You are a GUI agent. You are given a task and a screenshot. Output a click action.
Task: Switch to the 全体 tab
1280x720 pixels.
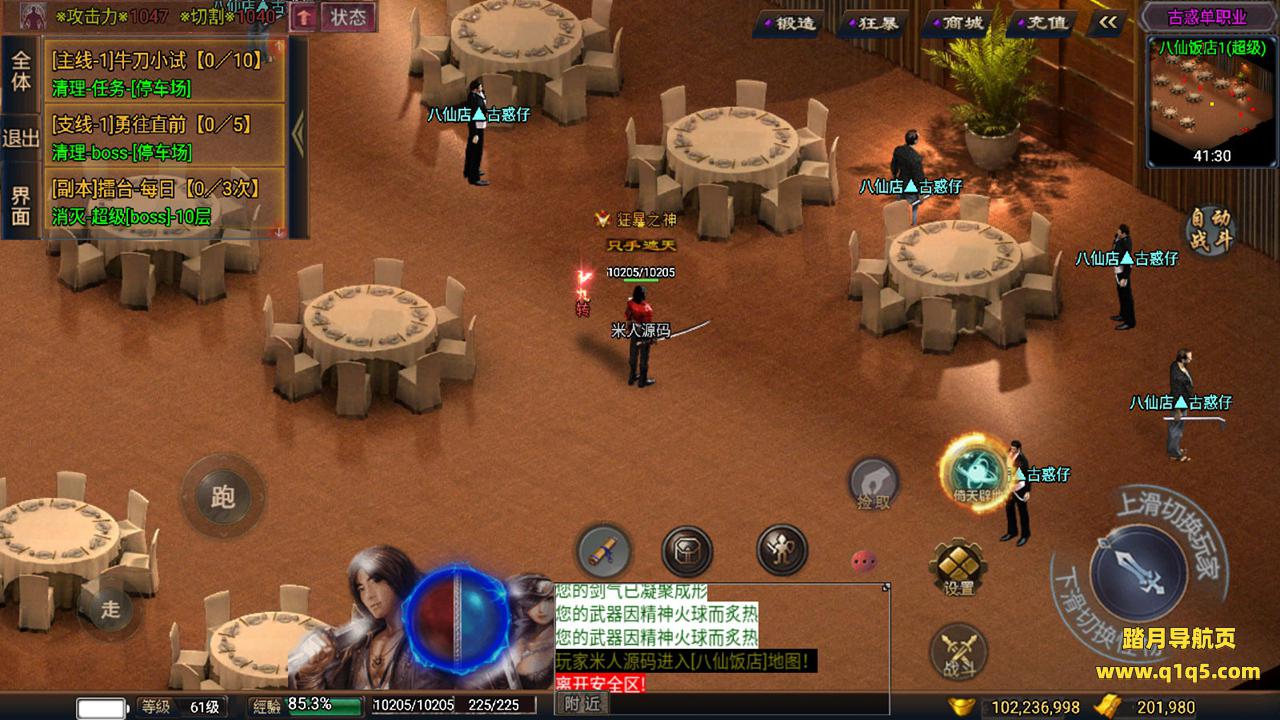tap(21, 69)
